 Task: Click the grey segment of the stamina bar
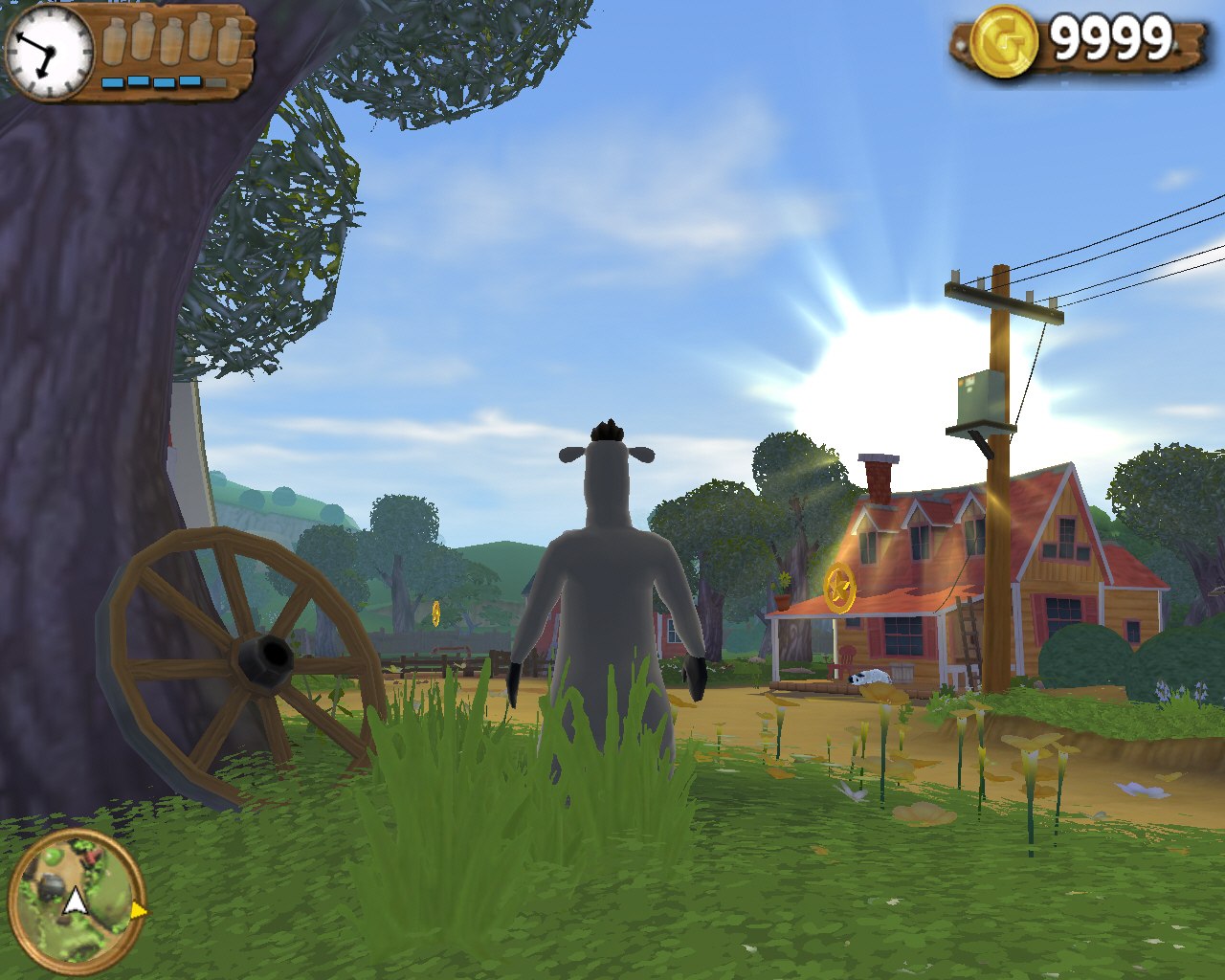click(x=215, y=81)
